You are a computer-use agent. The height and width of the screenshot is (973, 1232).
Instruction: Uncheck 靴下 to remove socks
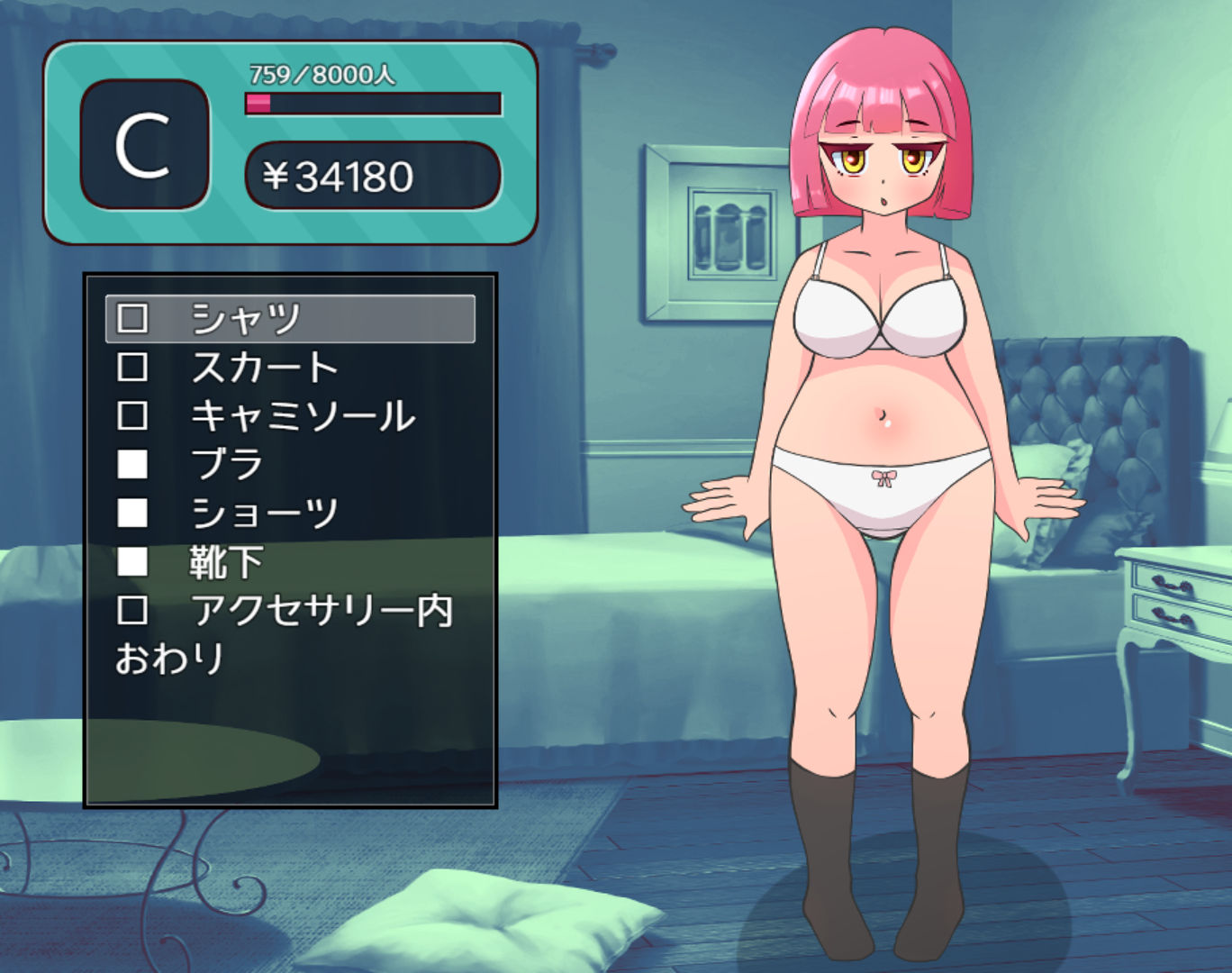(133, 562)
